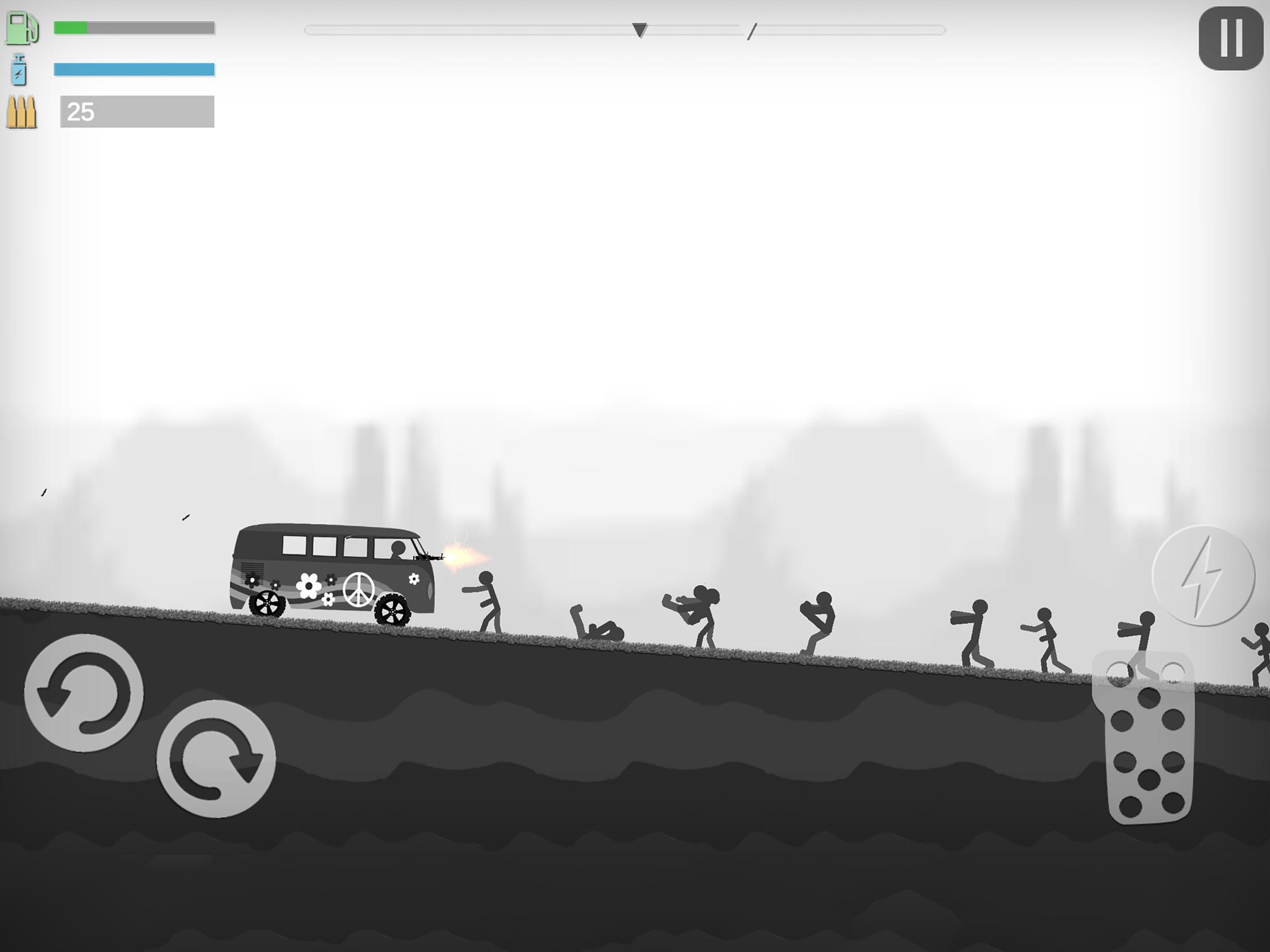
Task: Click the bullets ammo icon
Action: coord(20,110)
